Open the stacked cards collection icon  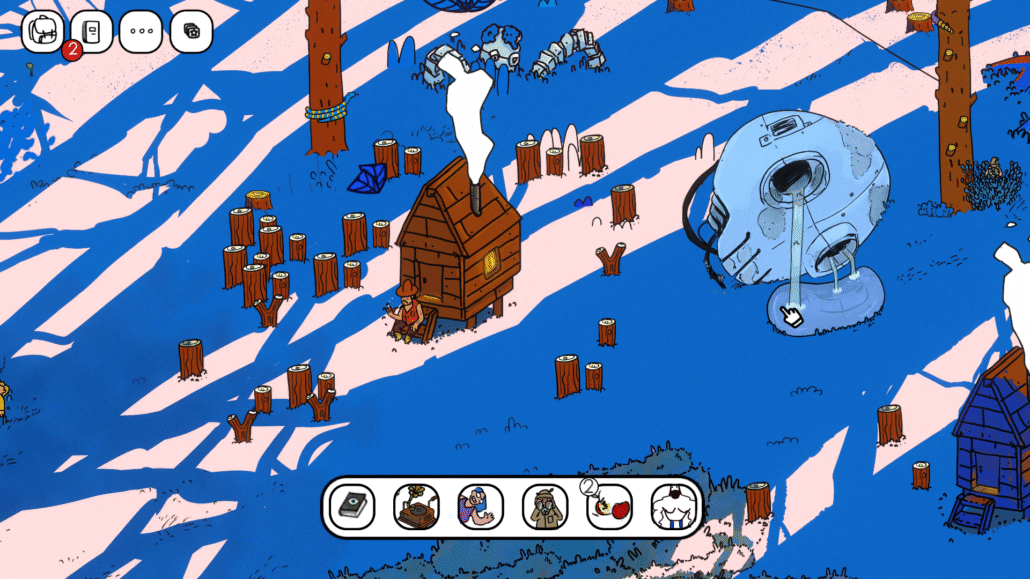(x=191, y=31)
